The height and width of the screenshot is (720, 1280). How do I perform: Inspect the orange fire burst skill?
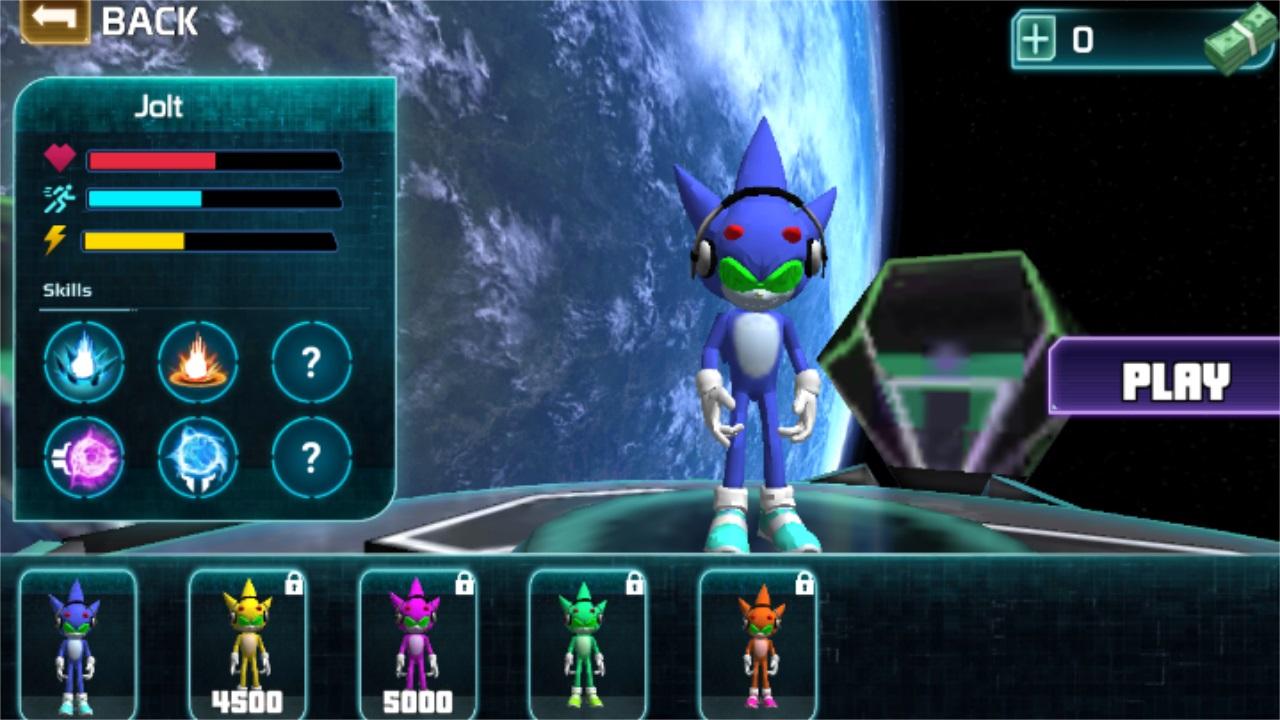(x=198, y=362)
